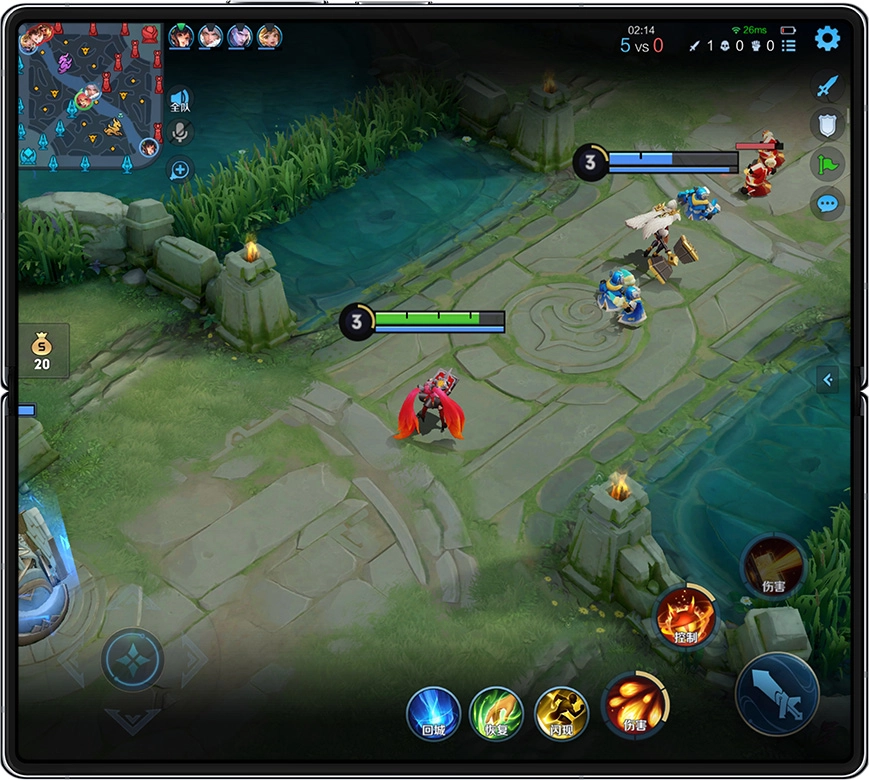Open the blue chat bubble messages
This screenshot has width=869, height=780.
827,203
